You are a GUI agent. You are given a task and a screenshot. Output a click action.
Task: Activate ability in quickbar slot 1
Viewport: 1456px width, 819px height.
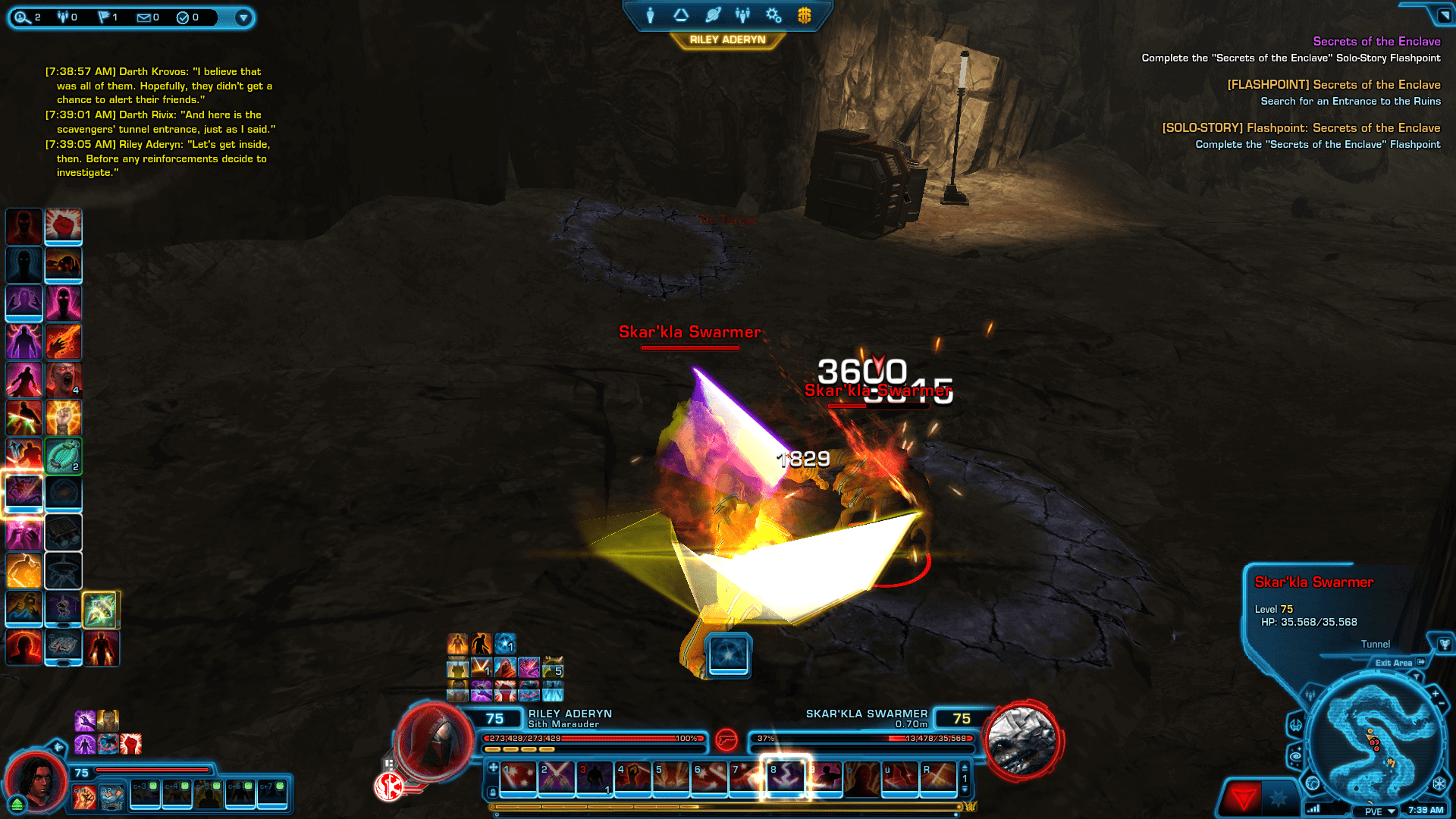coord(518,778)
